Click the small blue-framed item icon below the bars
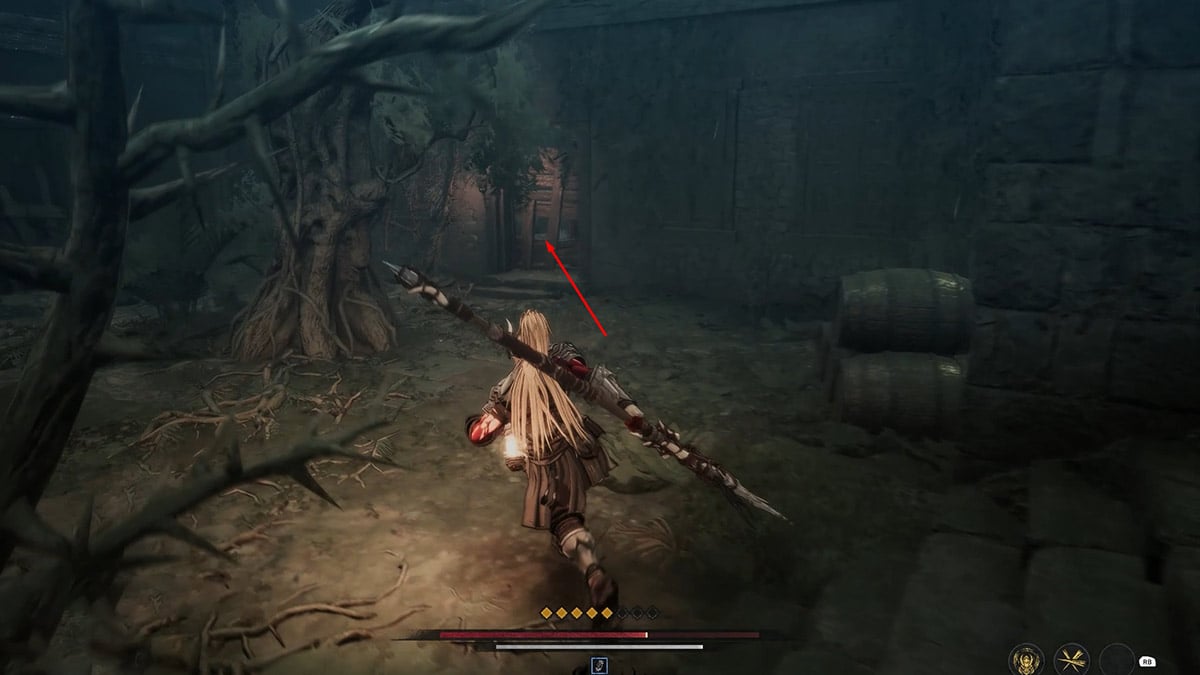The image size is (1200, 675). (x=599, y=664)
